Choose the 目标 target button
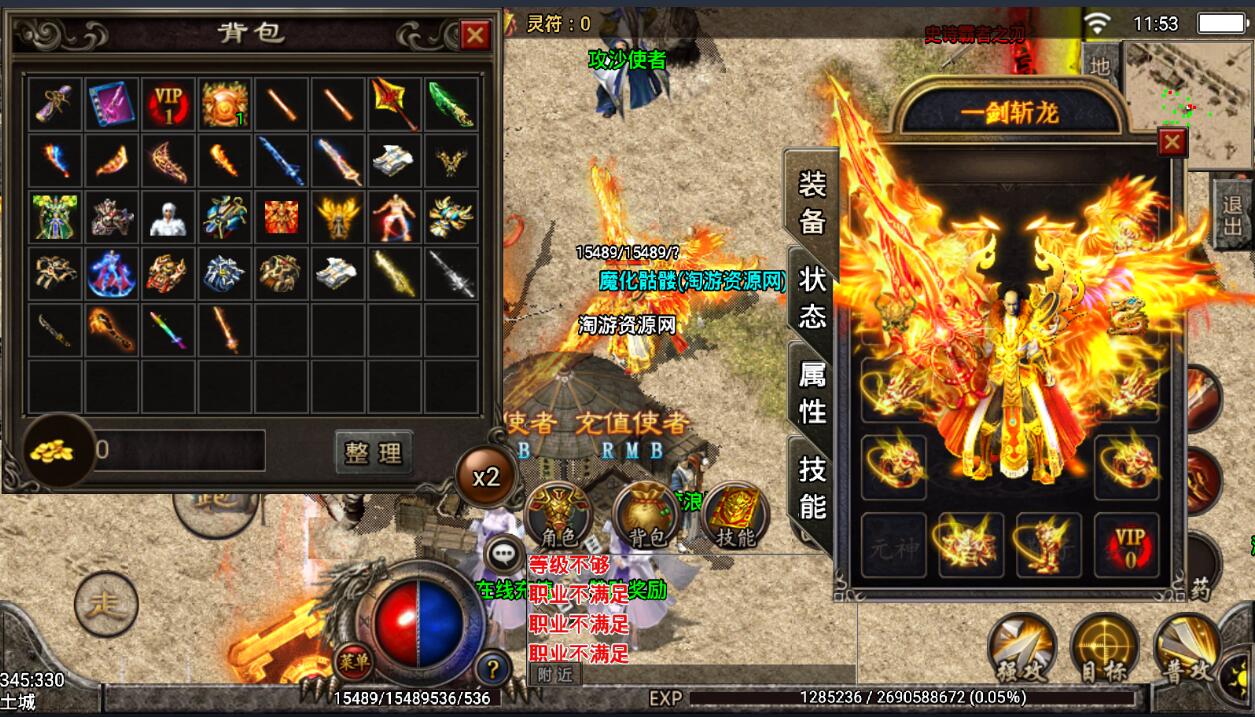This screenshot has width=1255, height=717. 1104,648
